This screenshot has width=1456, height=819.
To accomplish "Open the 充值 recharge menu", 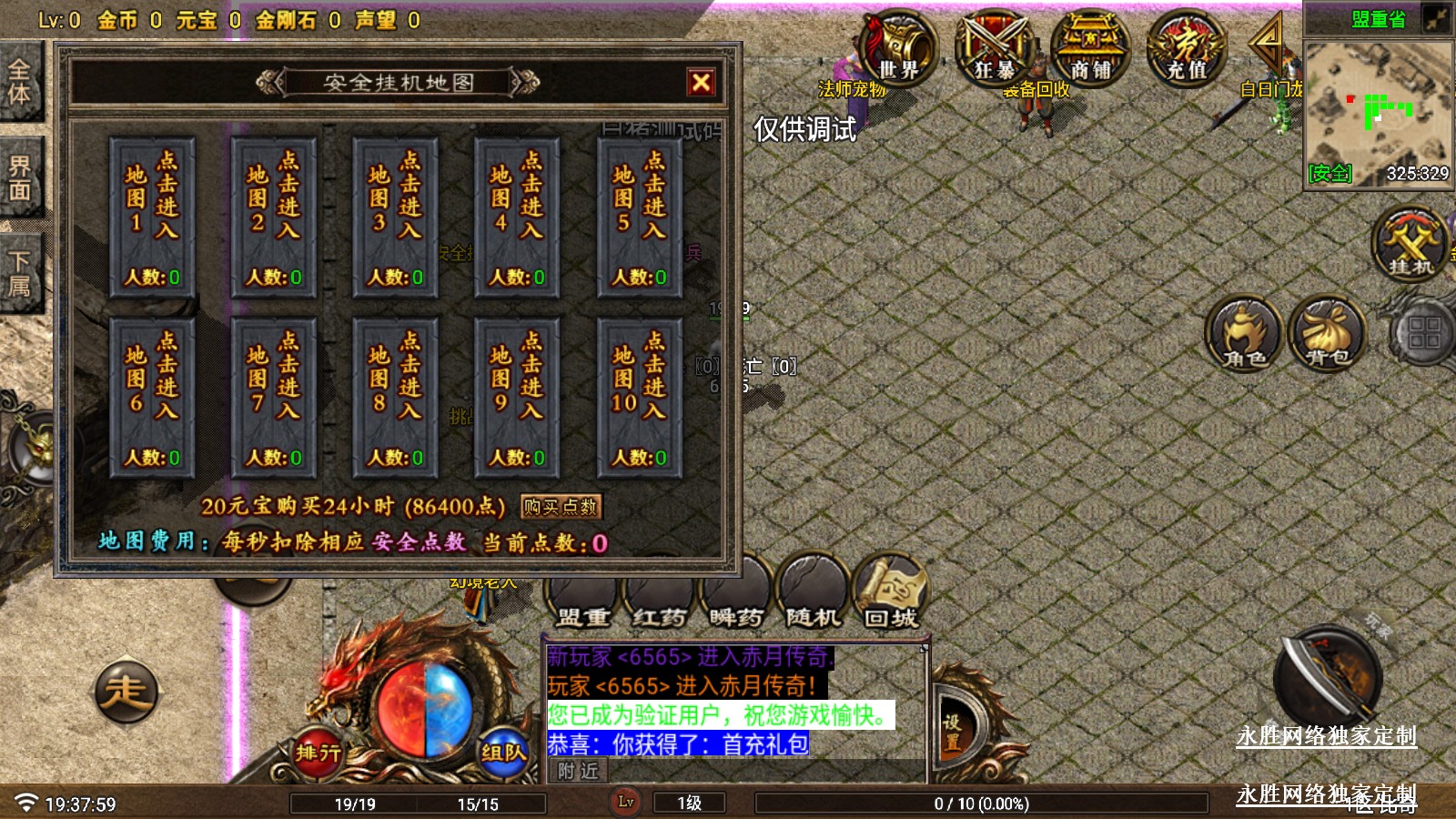I will (x=1187, y=47).
